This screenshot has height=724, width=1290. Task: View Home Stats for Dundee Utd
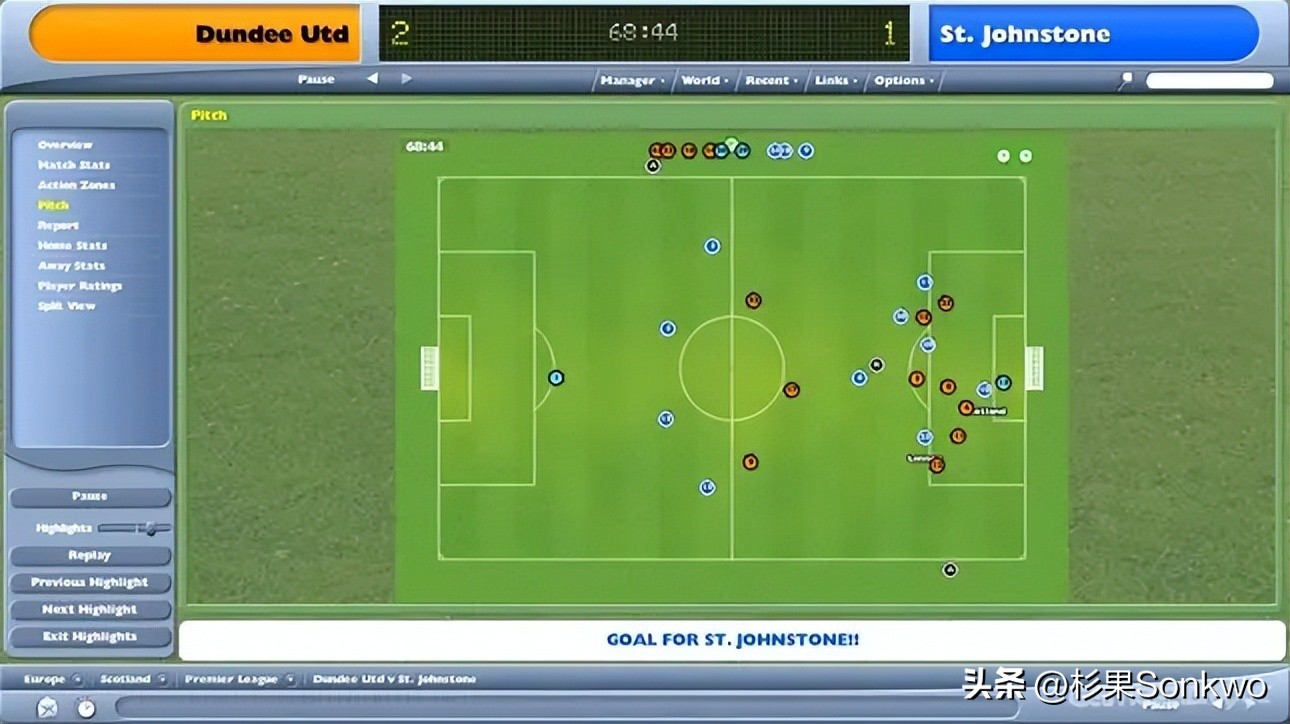point(72,246)
